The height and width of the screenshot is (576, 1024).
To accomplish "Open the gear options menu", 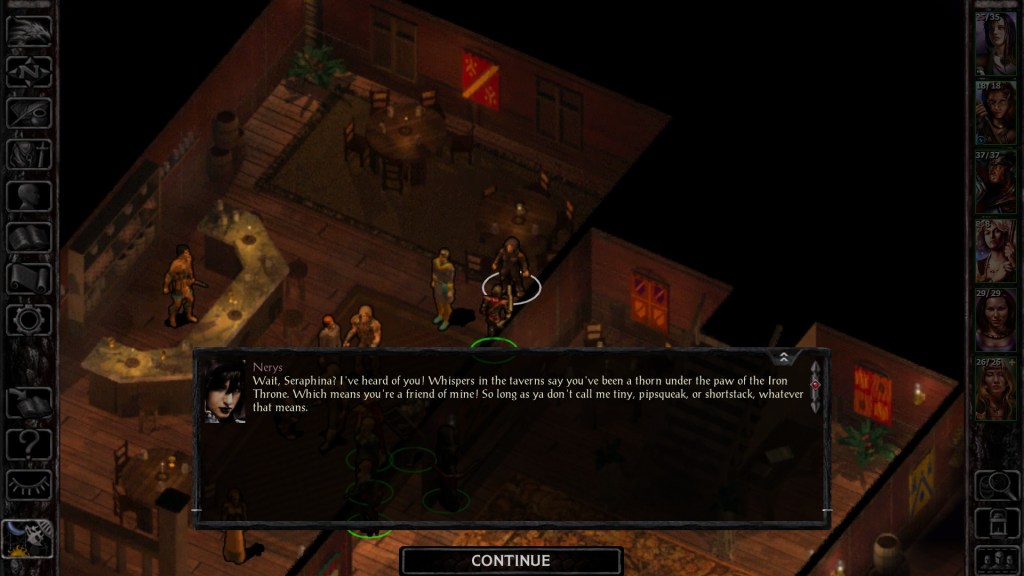I will (28, 320).
